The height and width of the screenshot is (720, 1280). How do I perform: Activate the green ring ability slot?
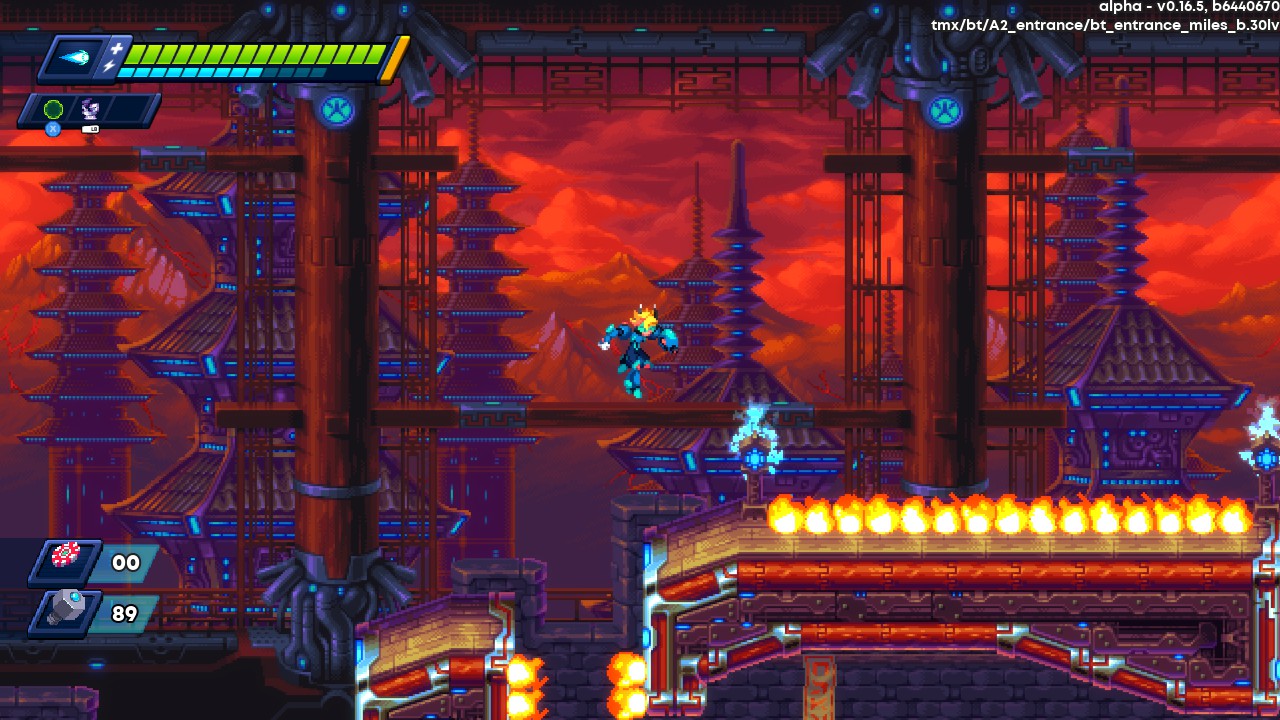click(54, 109)
